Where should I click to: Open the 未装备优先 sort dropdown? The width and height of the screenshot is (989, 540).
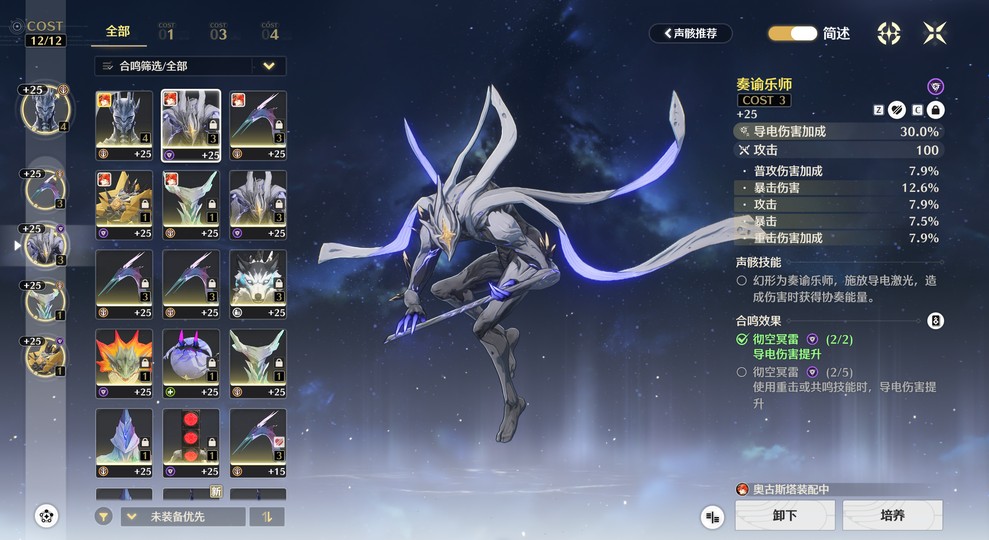coord(183,516)
